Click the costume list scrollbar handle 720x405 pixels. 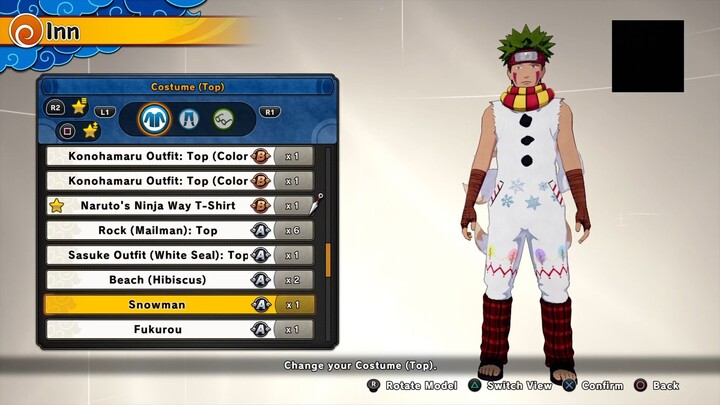[327, 257]
